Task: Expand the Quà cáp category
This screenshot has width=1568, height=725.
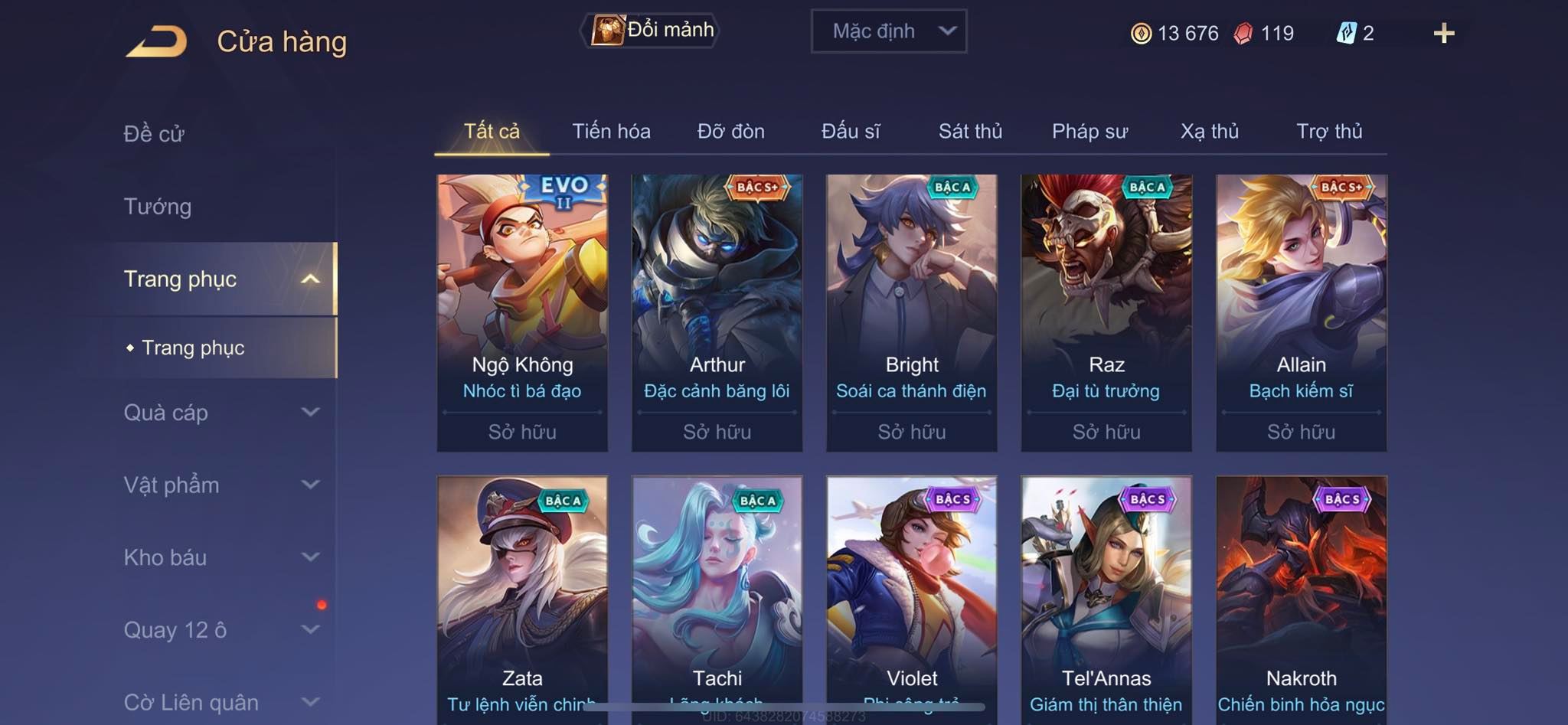Action: coord(310,413)
